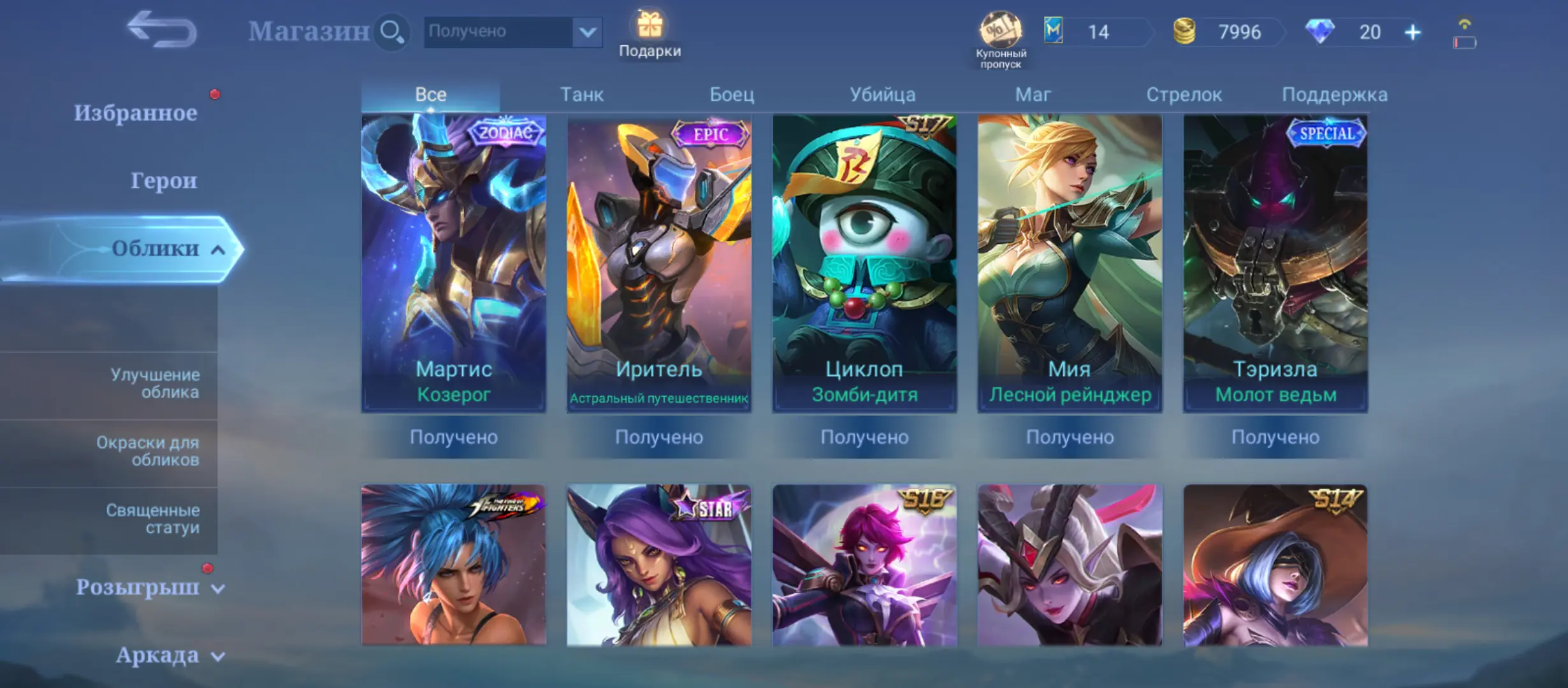Open Улучшение облика submenu
This screenshot has height=688, width=1568.
154,383
